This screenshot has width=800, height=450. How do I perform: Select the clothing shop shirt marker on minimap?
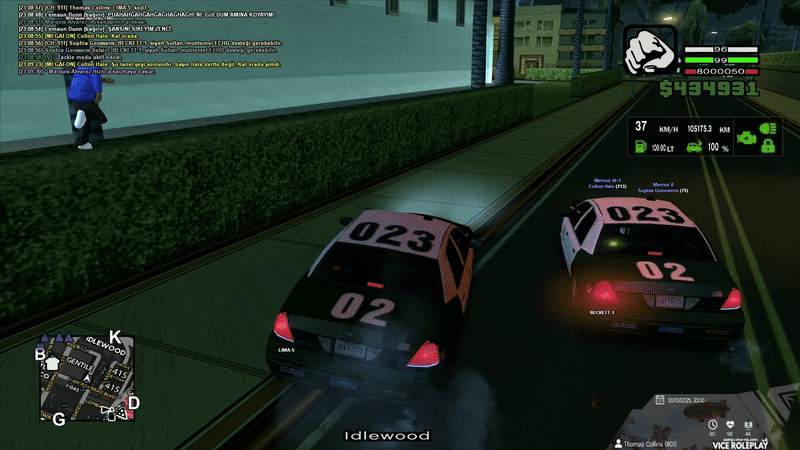[x=52, y=363]
